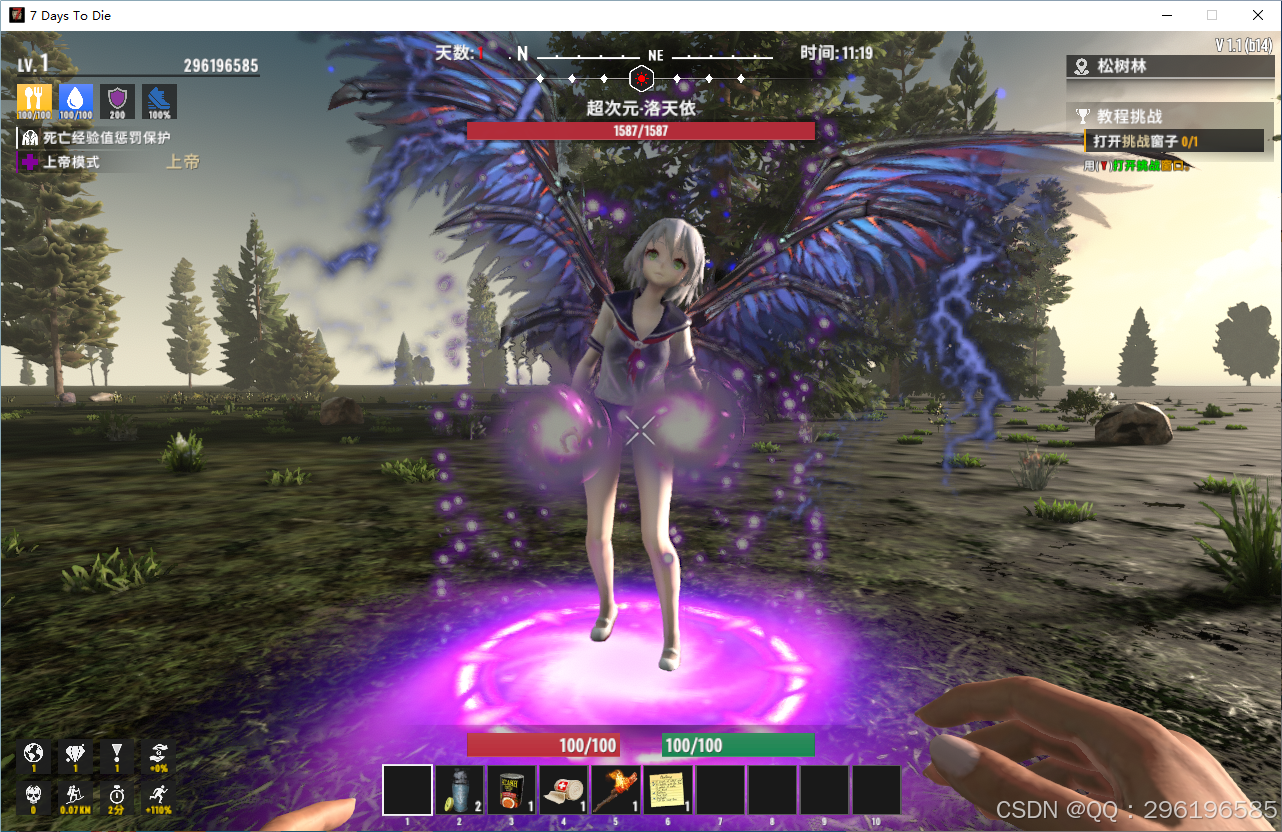The height and width of the screenshot is (832, 1282).
Task: Click the skull kill counter icon
Action: pos(34,797)
